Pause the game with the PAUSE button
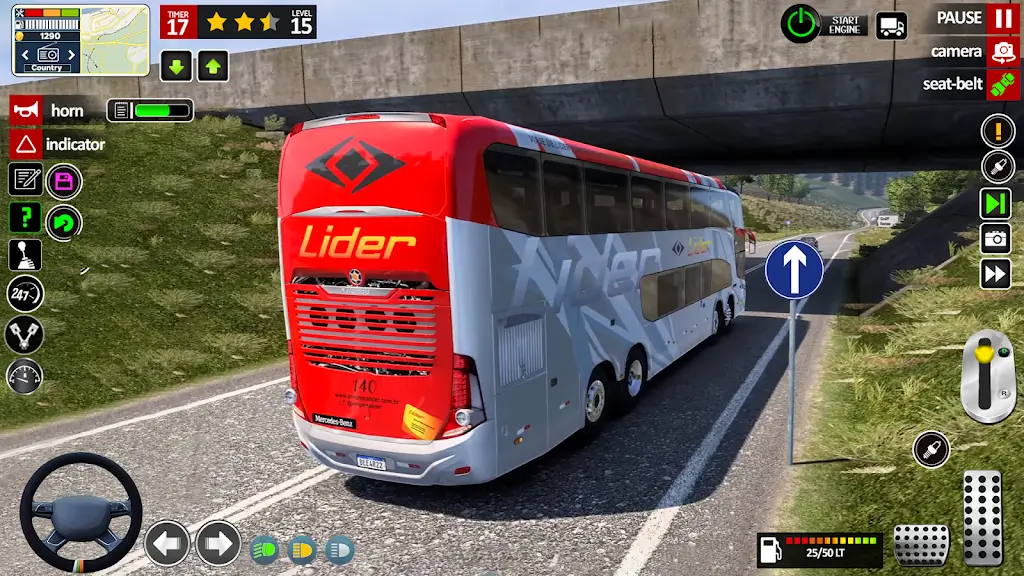Viewport: 1024px width, 576px height. (x=1002, y=18)
